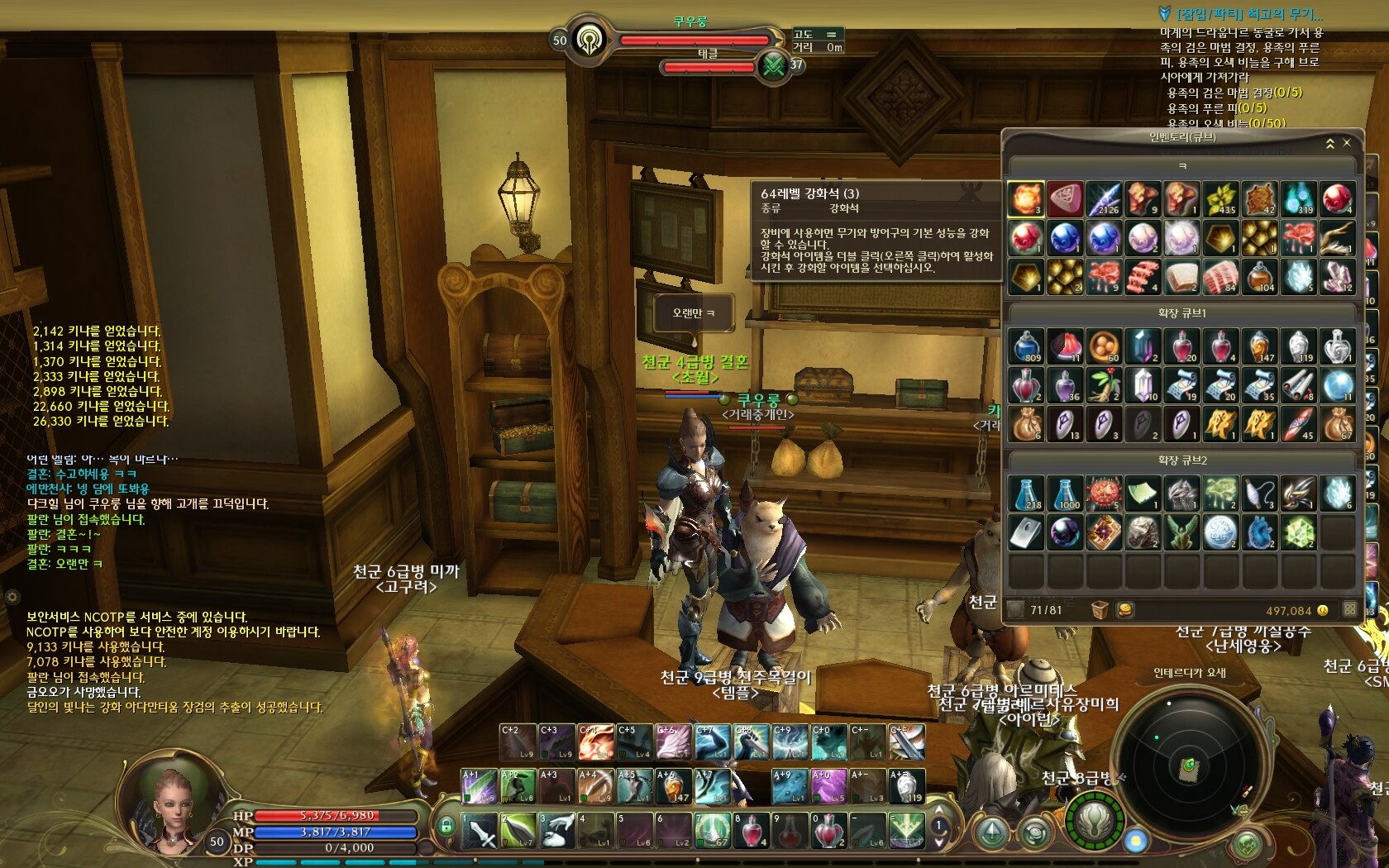Toggle the inventory grid view button

point(1349,609)
